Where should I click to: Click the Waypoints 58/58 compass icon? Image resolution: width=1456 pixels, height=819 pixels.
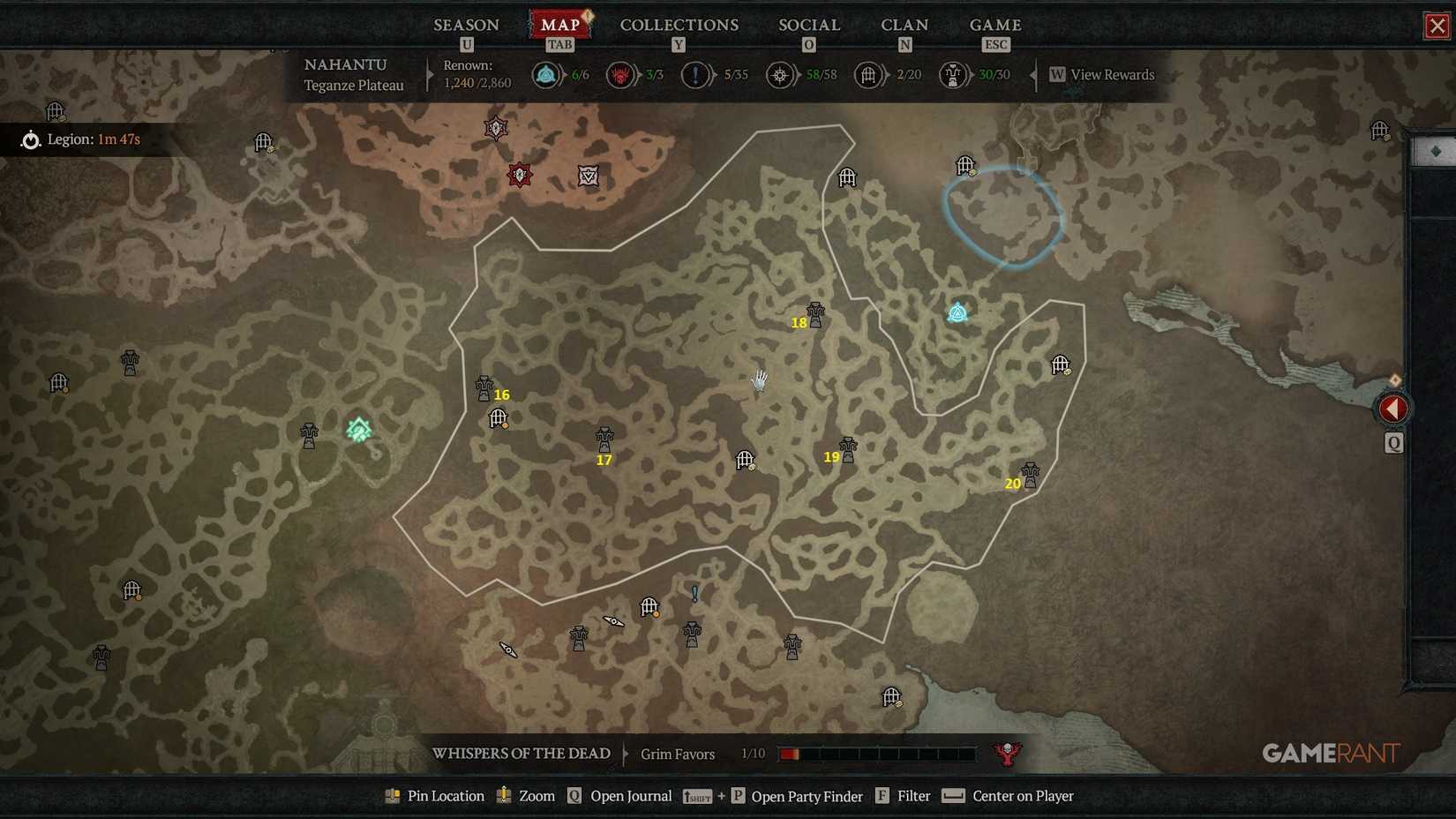780,75
